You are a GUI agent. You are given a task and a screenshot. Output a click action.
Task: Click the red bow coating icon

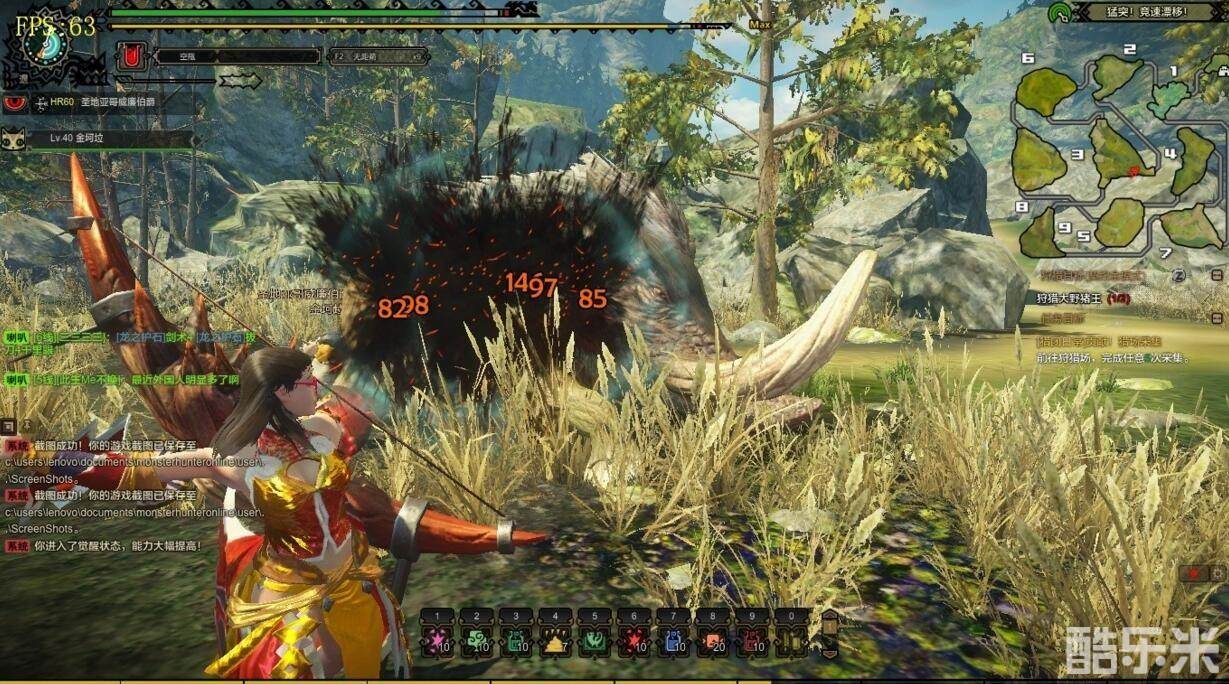130,57
